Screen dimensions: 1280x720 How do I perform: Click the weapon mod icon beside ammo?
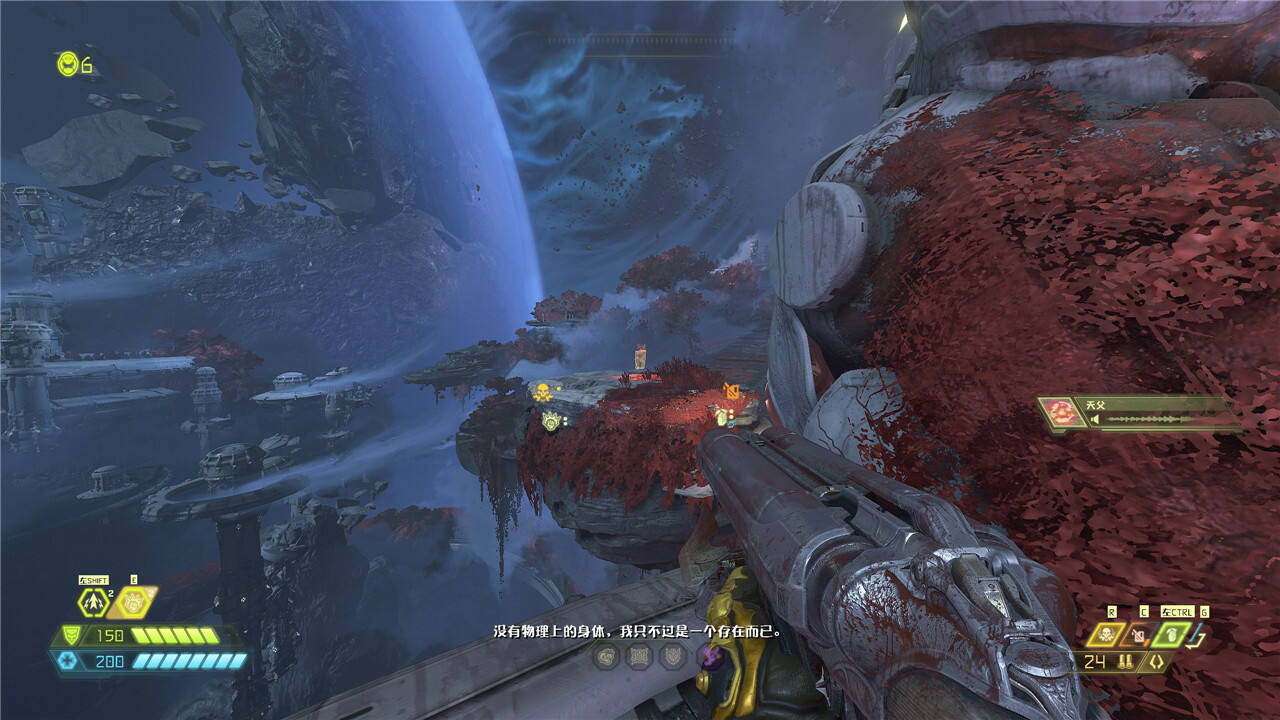click(x=1157, y=661)
